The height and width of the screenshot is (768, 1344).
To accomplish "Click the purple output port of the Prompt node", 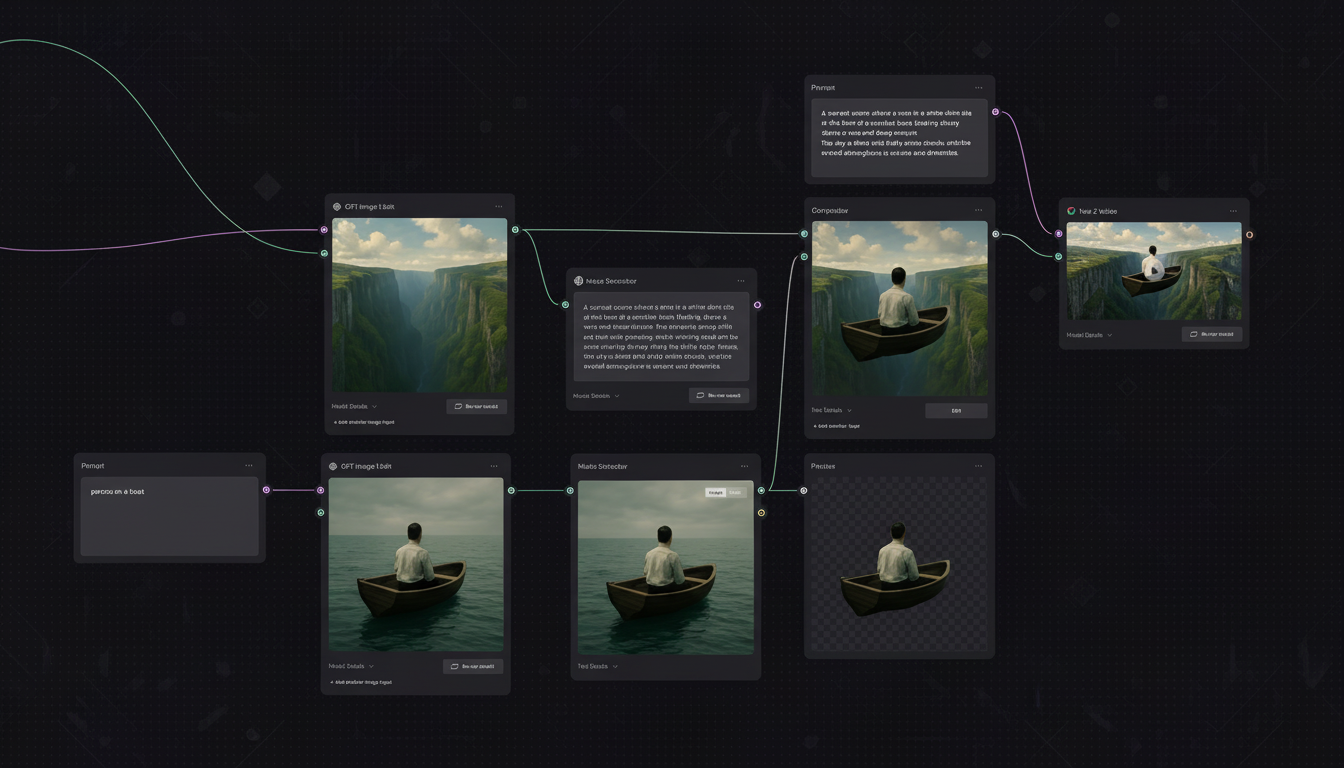I will tap(265, 490).
